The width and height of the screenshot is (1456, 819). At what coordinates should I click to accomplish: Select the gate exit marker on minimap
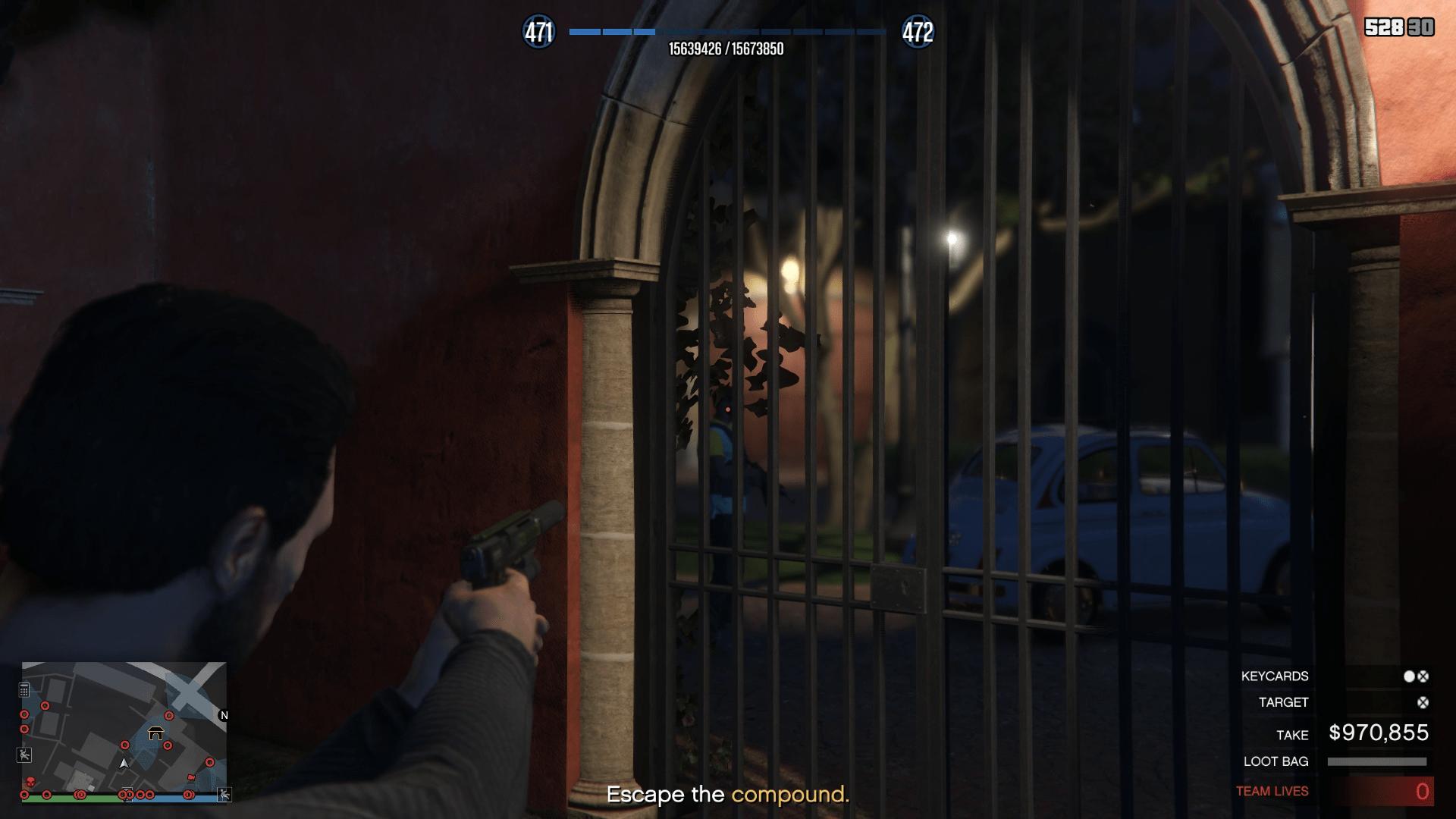coord(156,733)
